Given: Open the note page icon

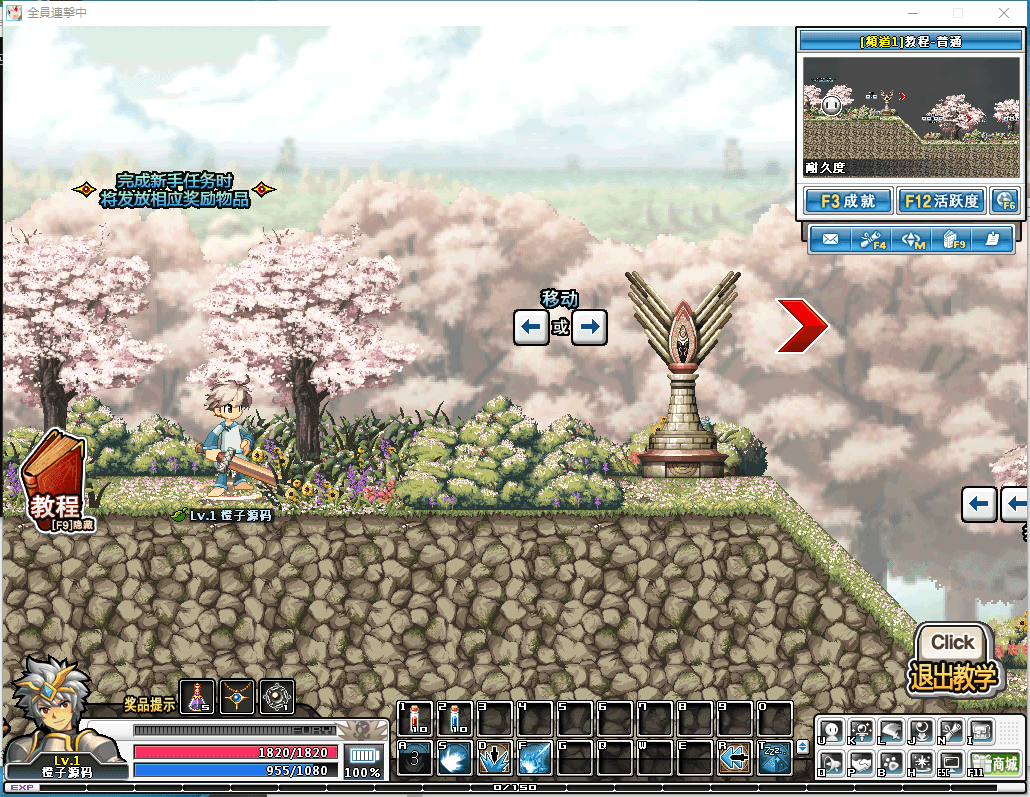Looking at the screenshot, I should pos(992,240).
